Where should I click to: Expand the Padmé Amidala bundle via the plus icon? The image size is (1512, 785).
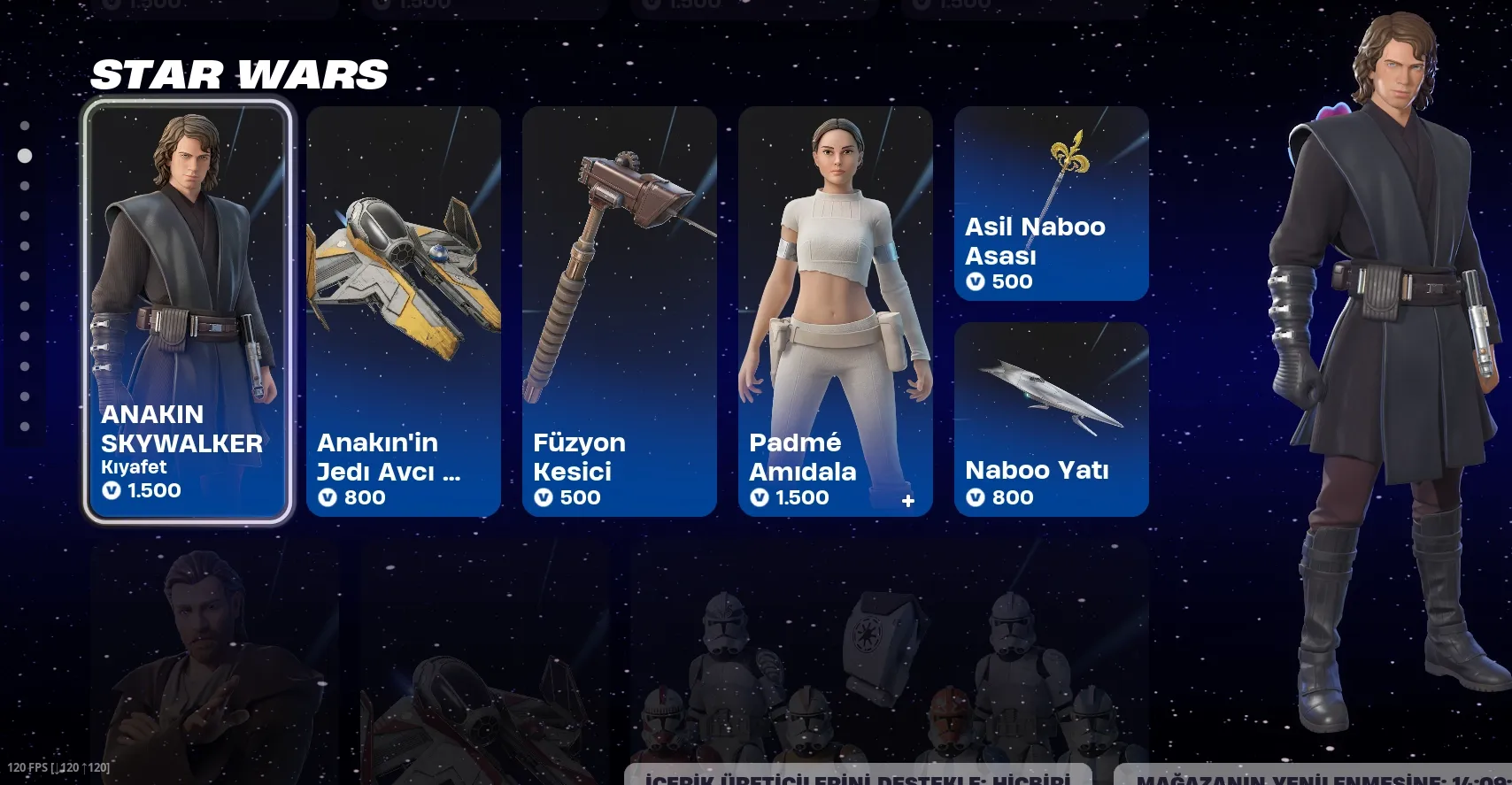(908, 499)
